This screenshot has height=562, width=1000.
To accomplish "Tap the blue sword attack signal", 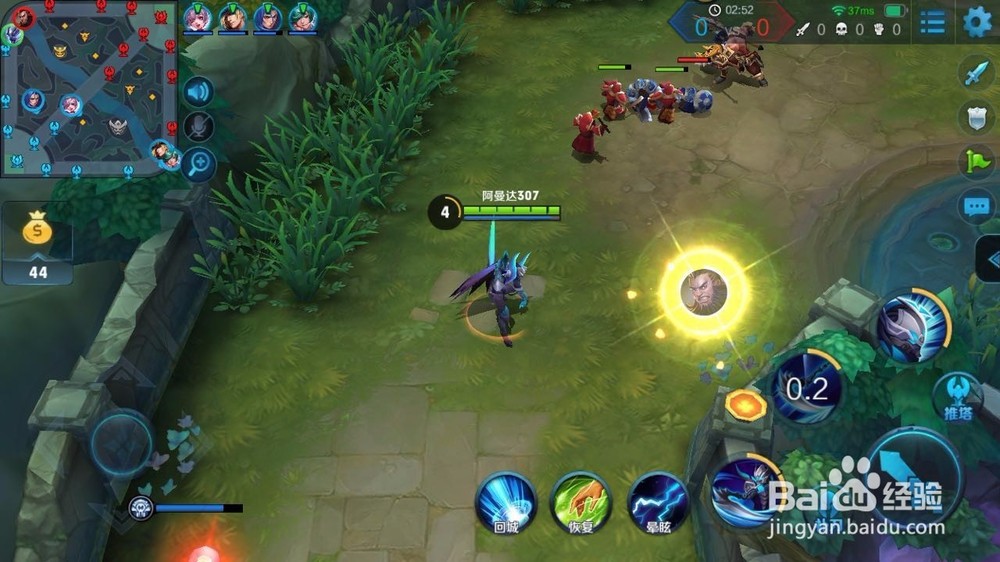I will (x=975, y=73).
